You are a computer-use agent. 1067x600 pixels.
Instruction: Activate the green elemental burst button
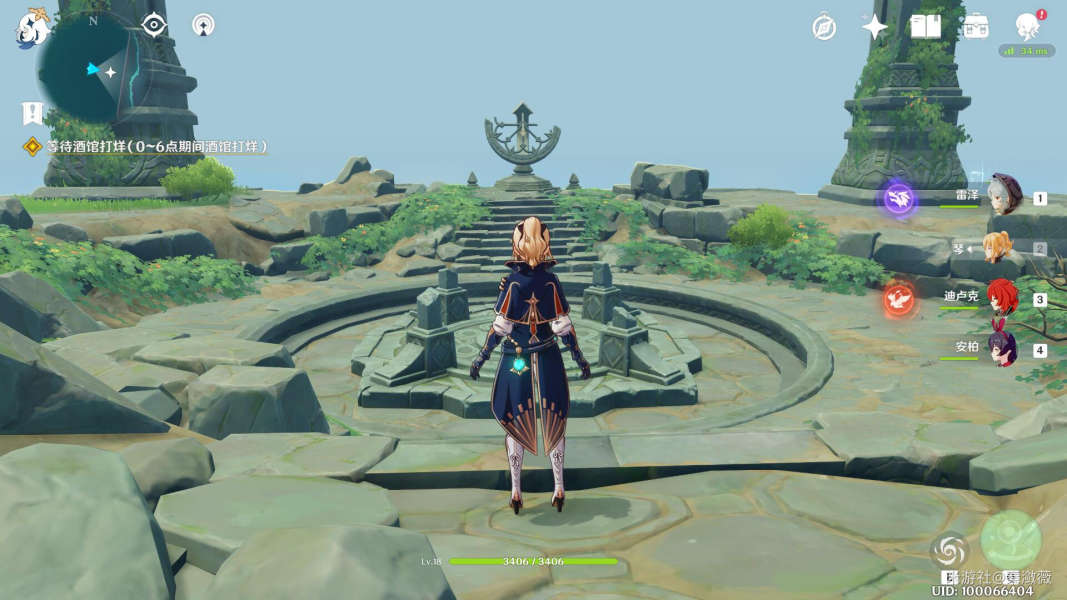tap(1011, 540)
